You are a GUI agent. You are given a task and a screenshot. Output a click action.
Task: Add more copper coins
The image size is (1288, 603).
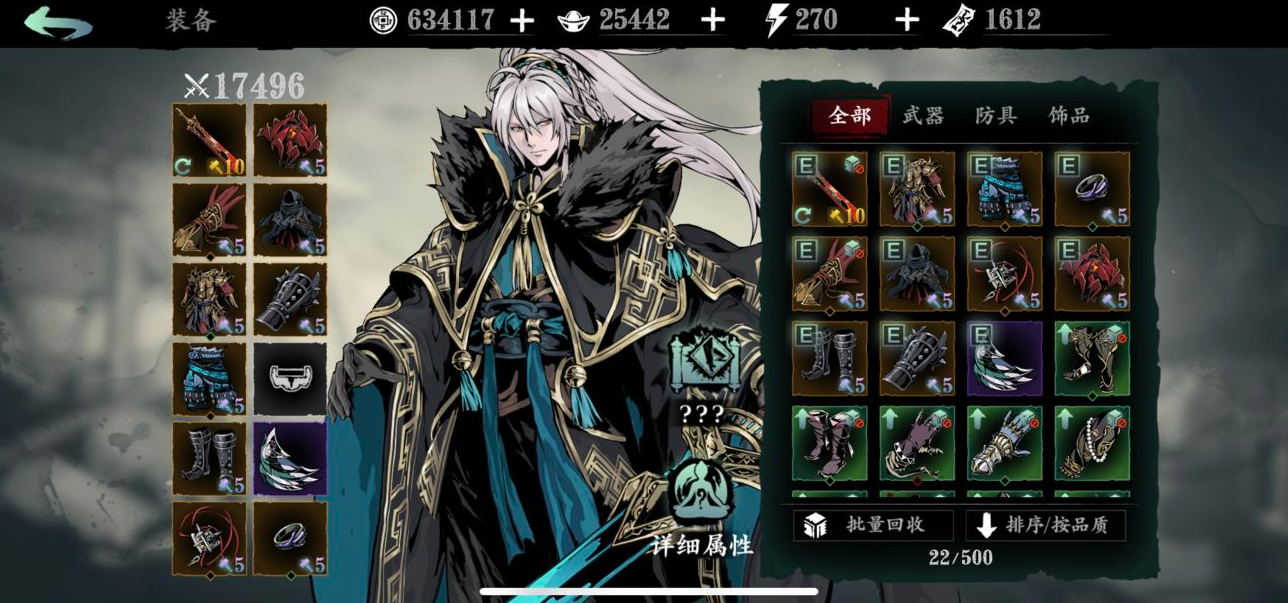(x=522, y=20)
